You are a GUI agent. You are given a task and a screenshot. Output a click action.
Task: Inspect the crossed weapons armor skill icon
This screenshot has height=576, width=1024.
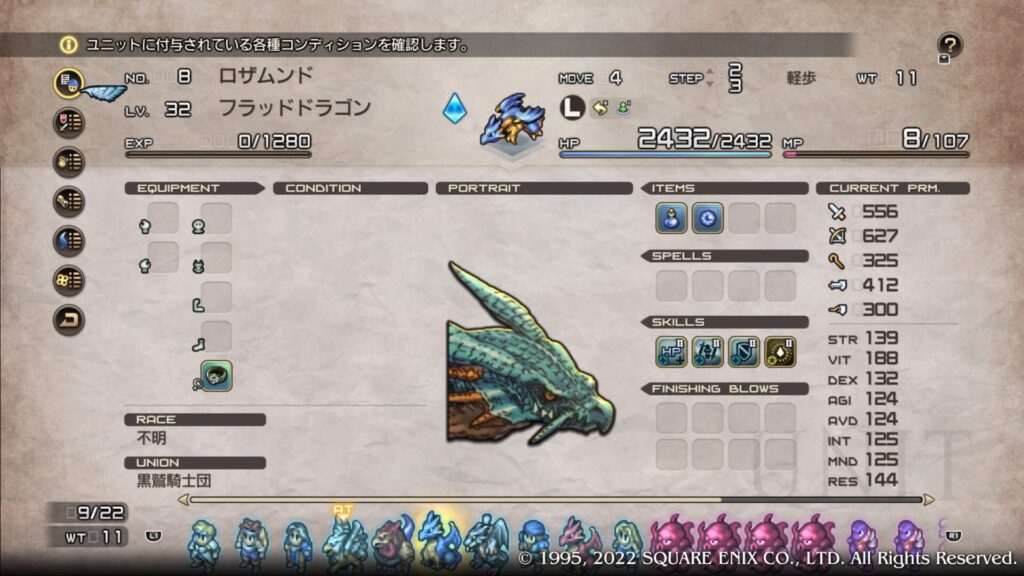pyautogui.click(x=707, y=351)
